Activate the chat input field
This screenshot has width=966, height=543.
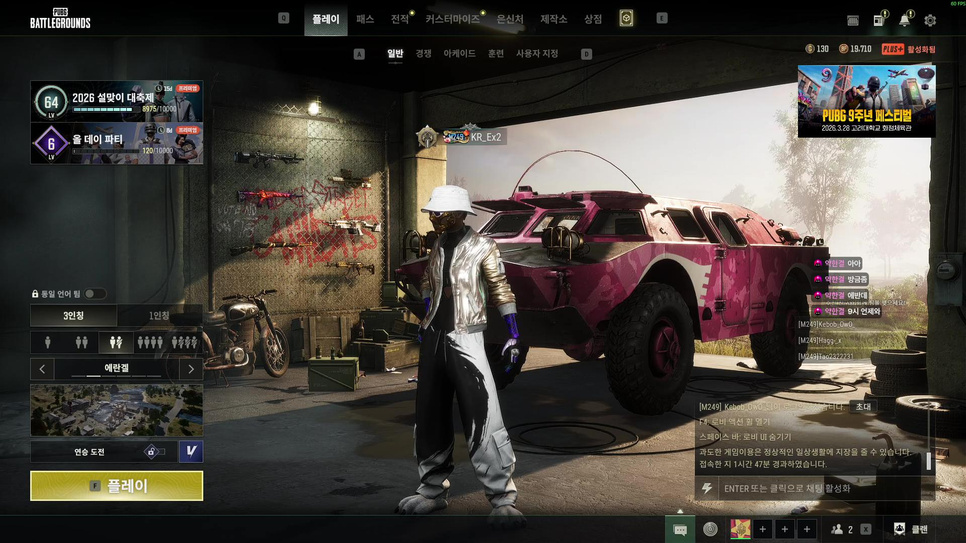coord(815,488)
